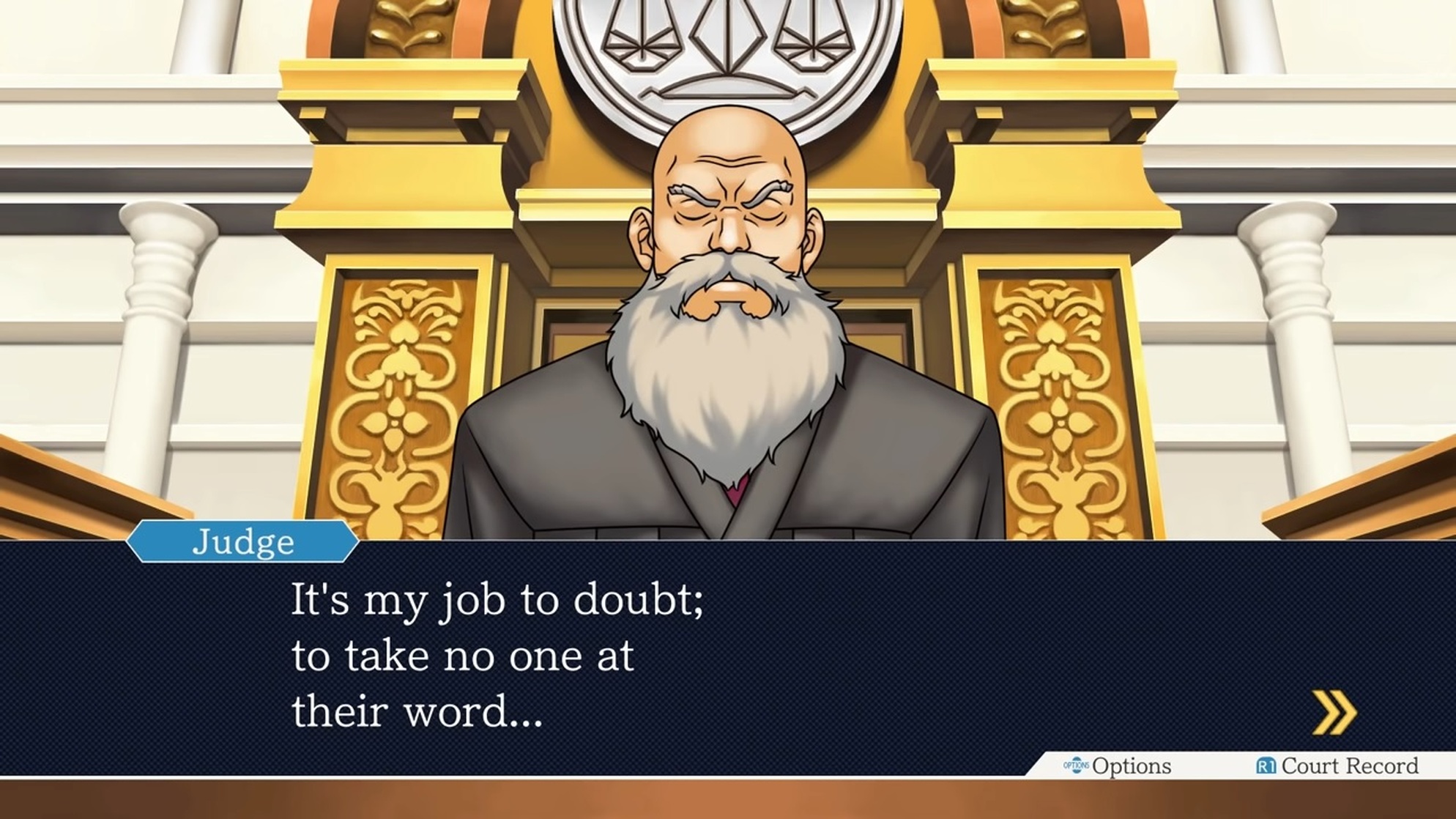Select the blue speaker nameplate reading Judge
1456x819 pixels.
[x=242, y=542]
